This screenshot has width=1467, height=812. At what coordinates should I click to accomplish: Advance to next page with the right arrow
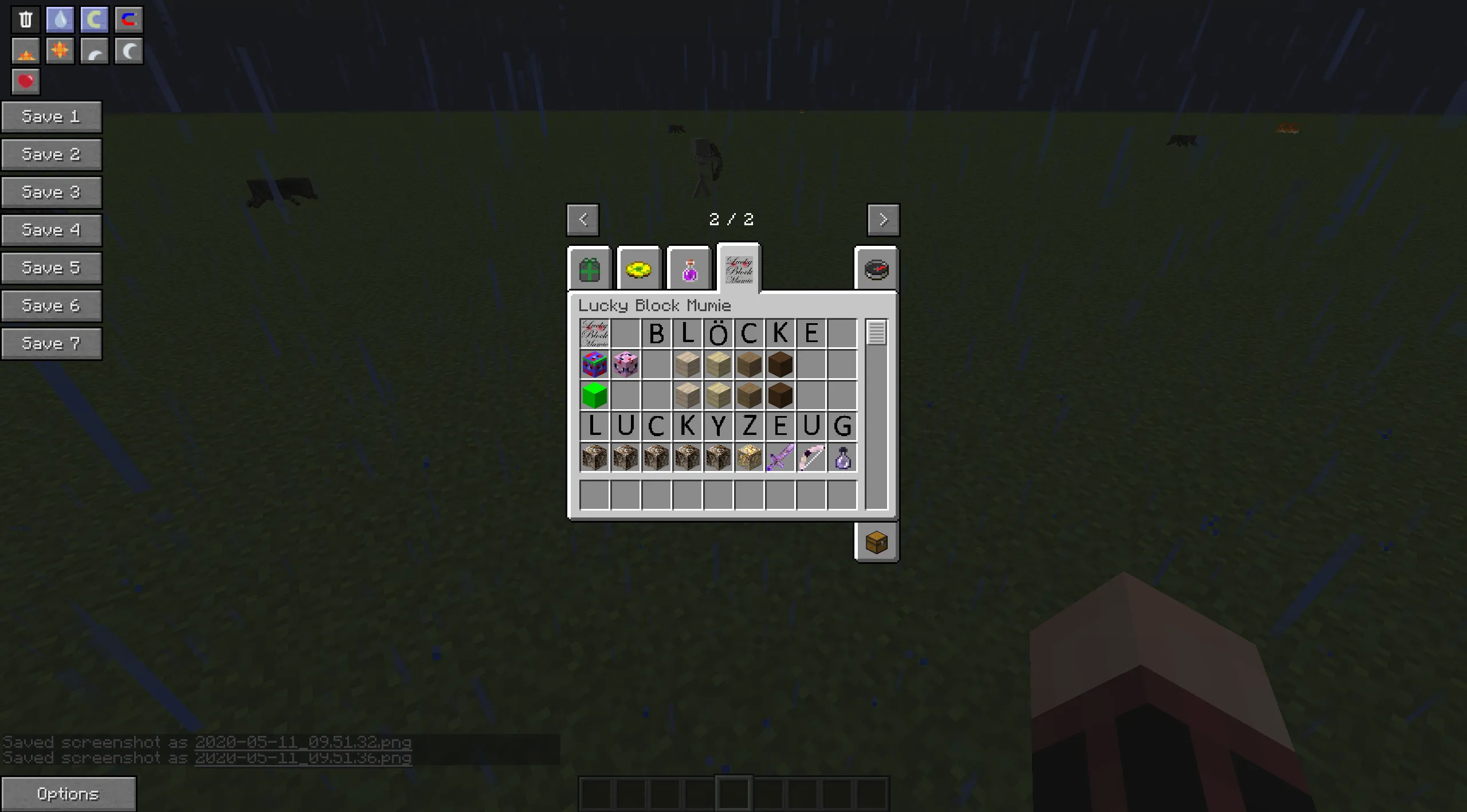tap(883, 219)
